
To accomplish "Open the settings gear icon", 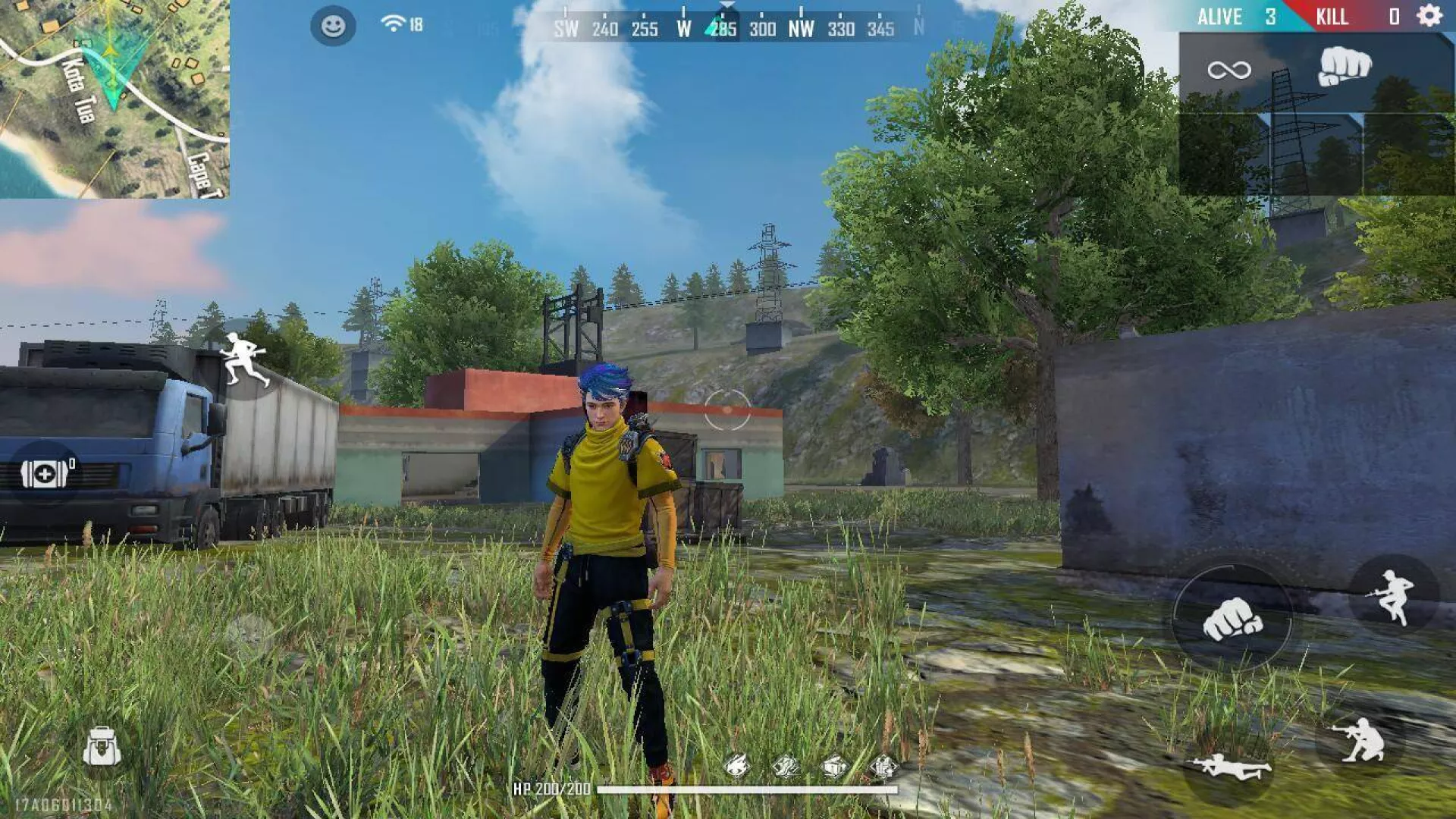I will (x=1429, y=16).
